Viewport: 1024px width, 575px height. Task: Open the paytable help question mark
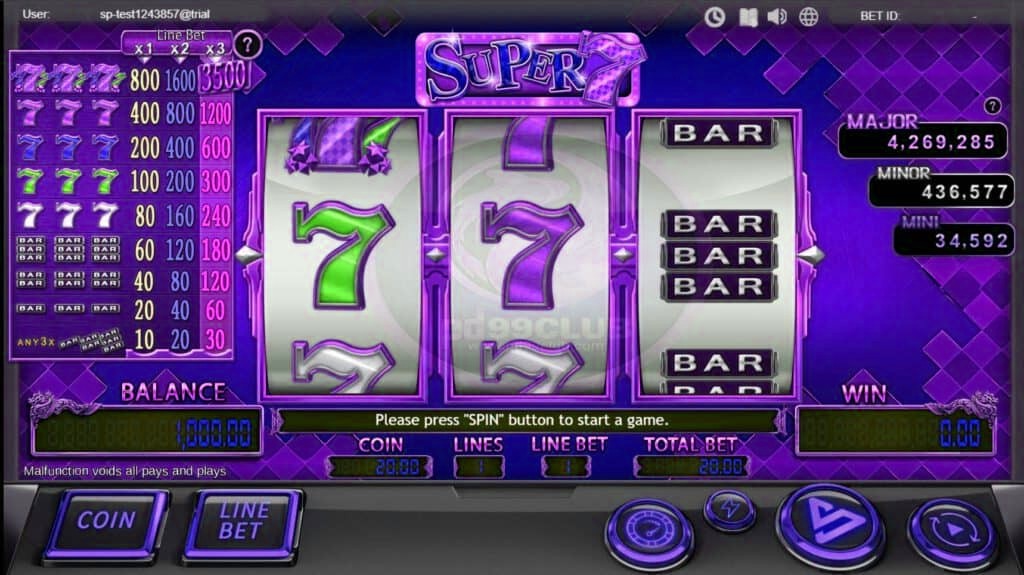248,44
